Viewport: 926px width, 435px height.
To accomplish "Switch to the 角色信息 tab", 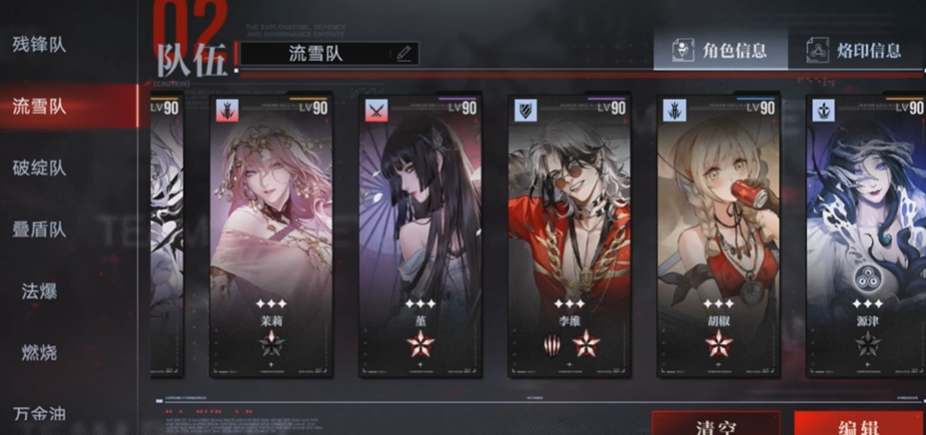I will 720,50.
